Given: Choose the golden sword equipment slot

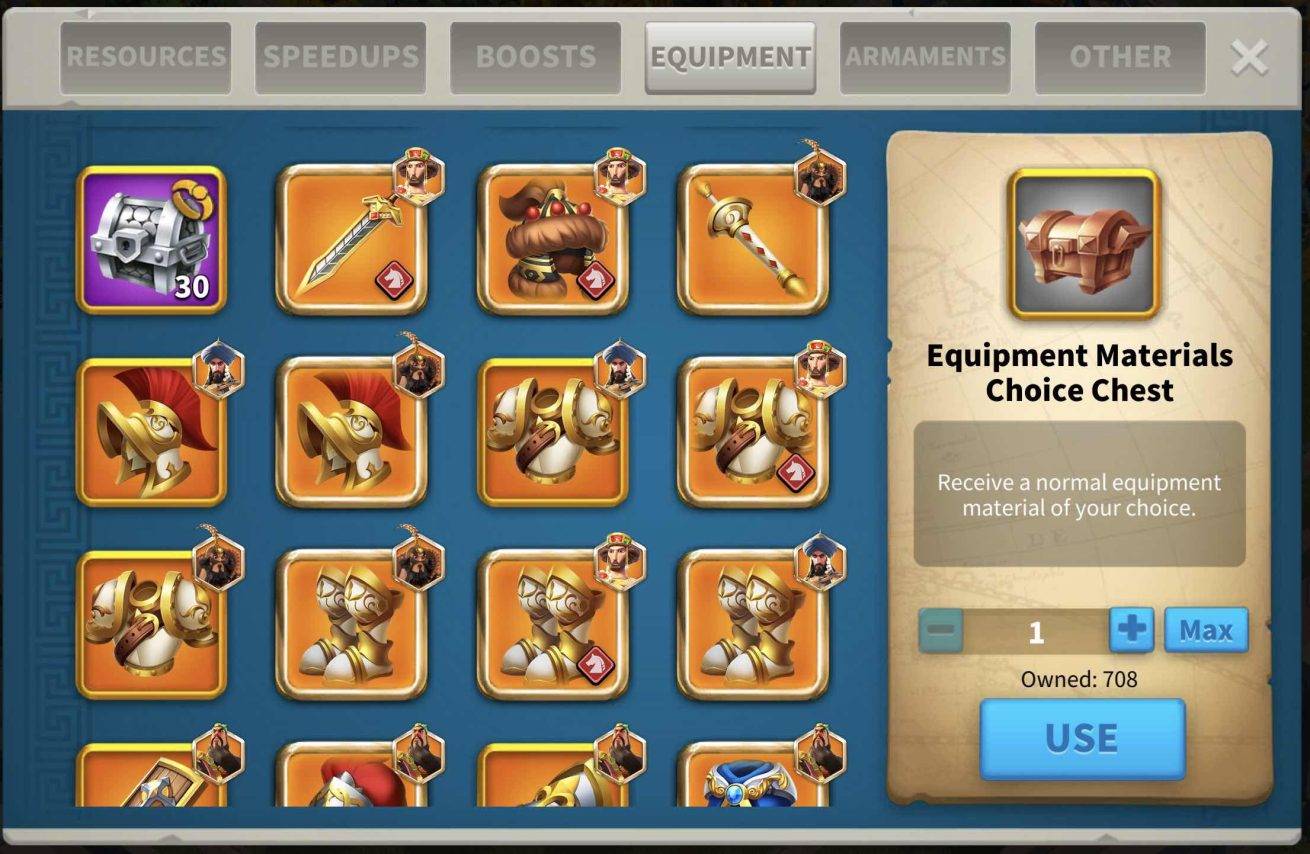Looking at the screenshot, I should click(x=351, y=240).
